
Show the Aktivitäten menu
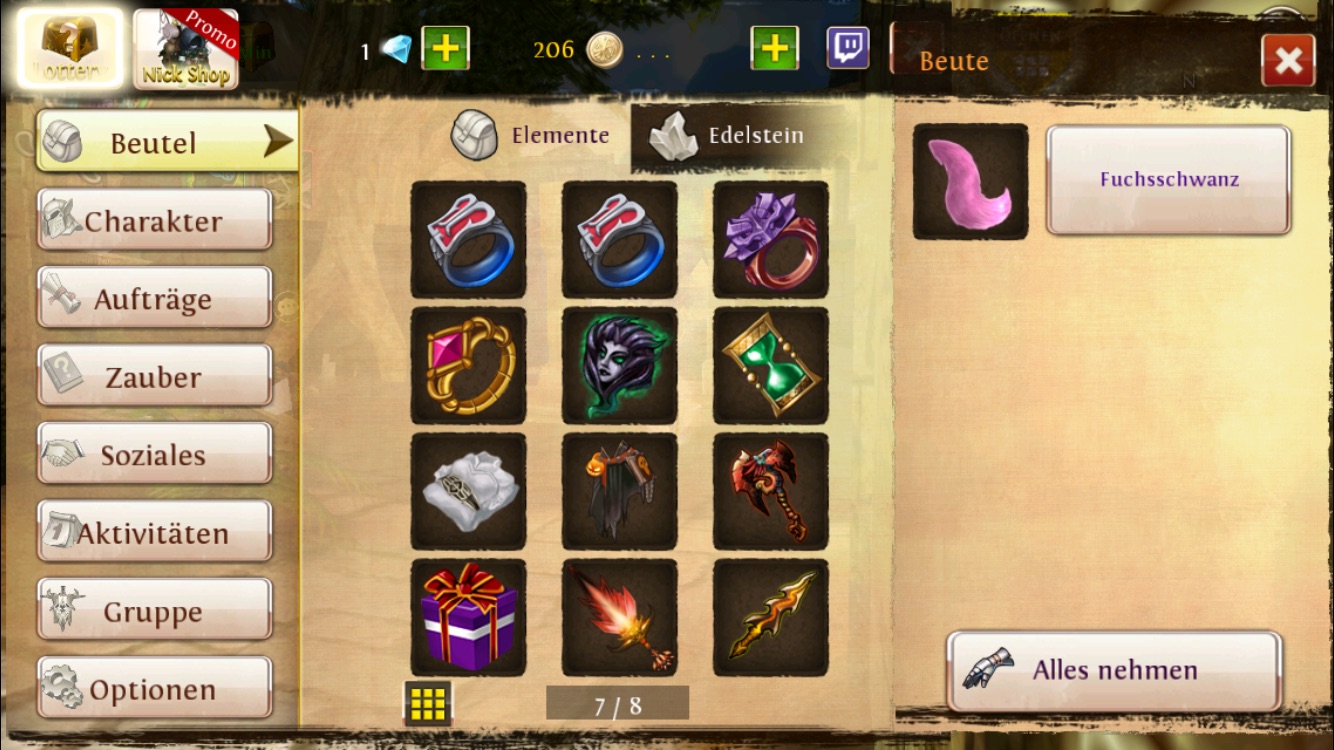coord(155,532)
